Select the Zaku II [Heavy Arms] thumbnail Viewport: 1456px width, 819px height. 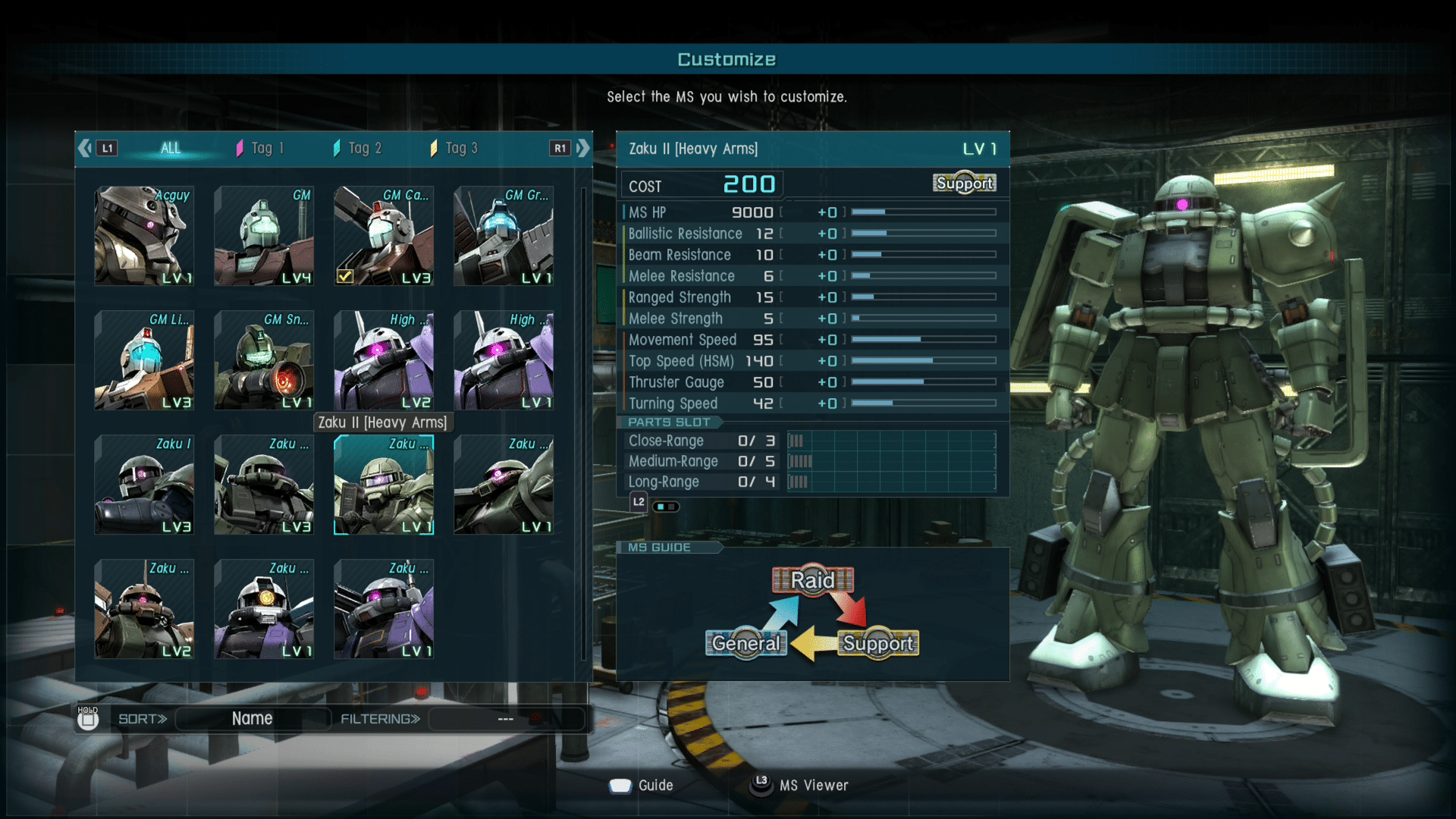(x=384, y=485)
